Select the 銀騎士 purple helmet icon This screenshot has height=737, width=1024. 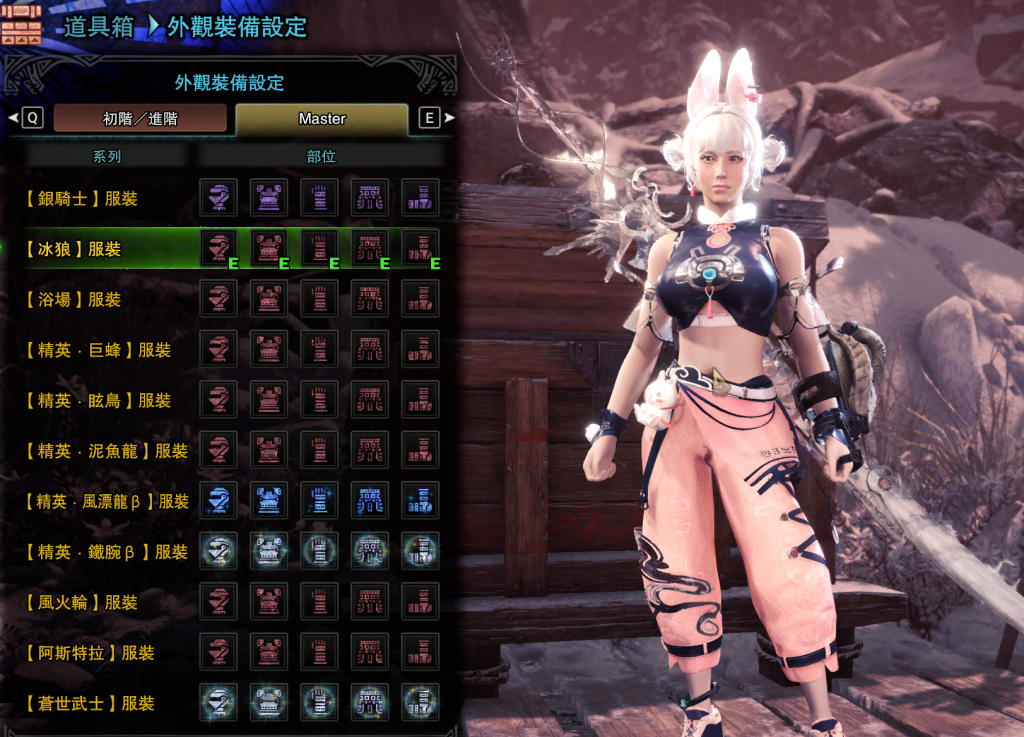point(218,198)
